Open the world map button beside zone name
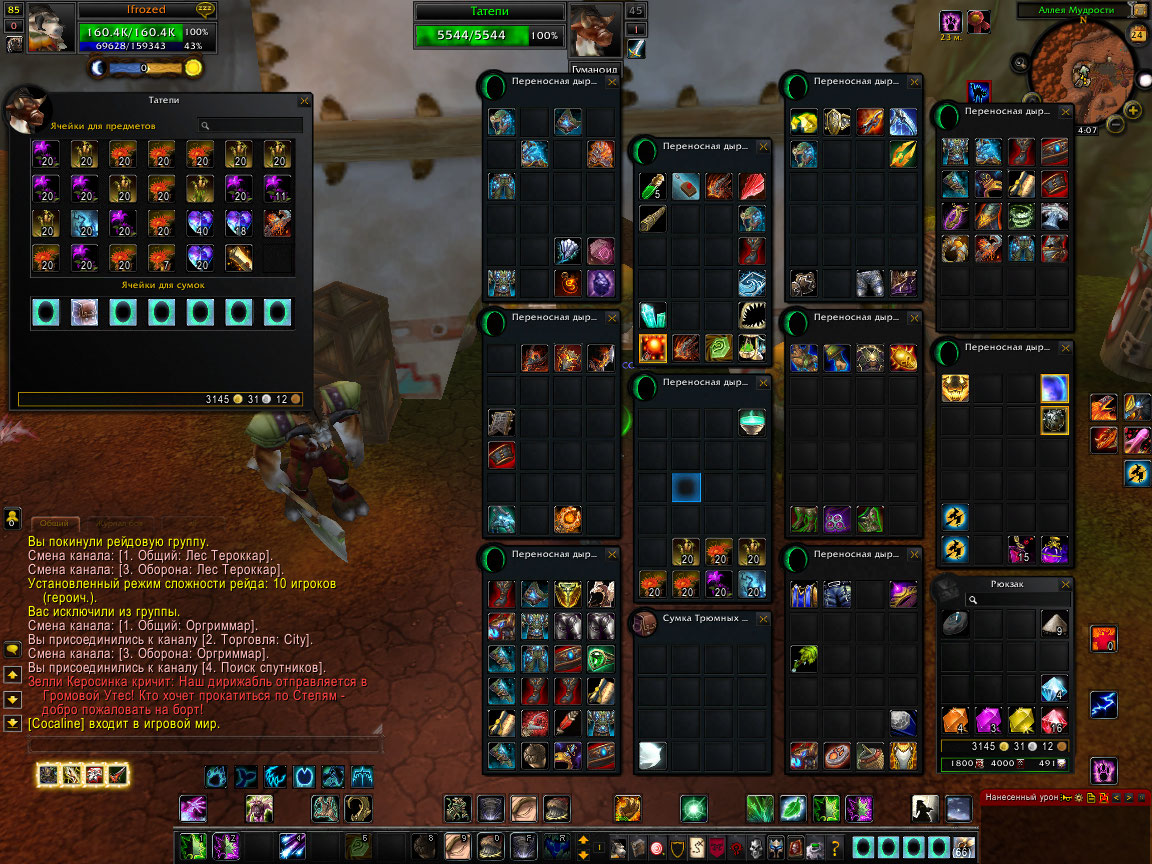Image resolution: width=1152 pixels, height=864 pixels. [x=1142, y=11]
